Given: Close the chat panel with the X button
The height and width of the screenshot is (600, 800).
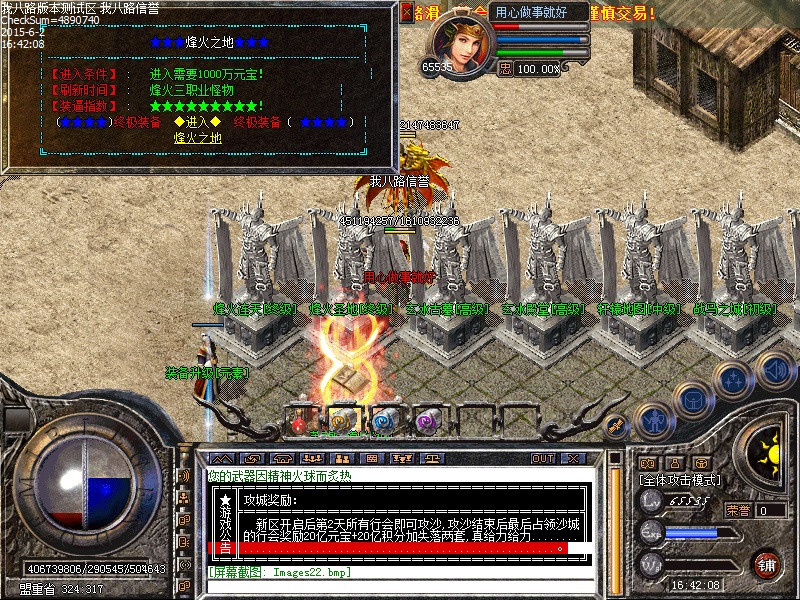Looking at the screenshot, I should 573,458.
